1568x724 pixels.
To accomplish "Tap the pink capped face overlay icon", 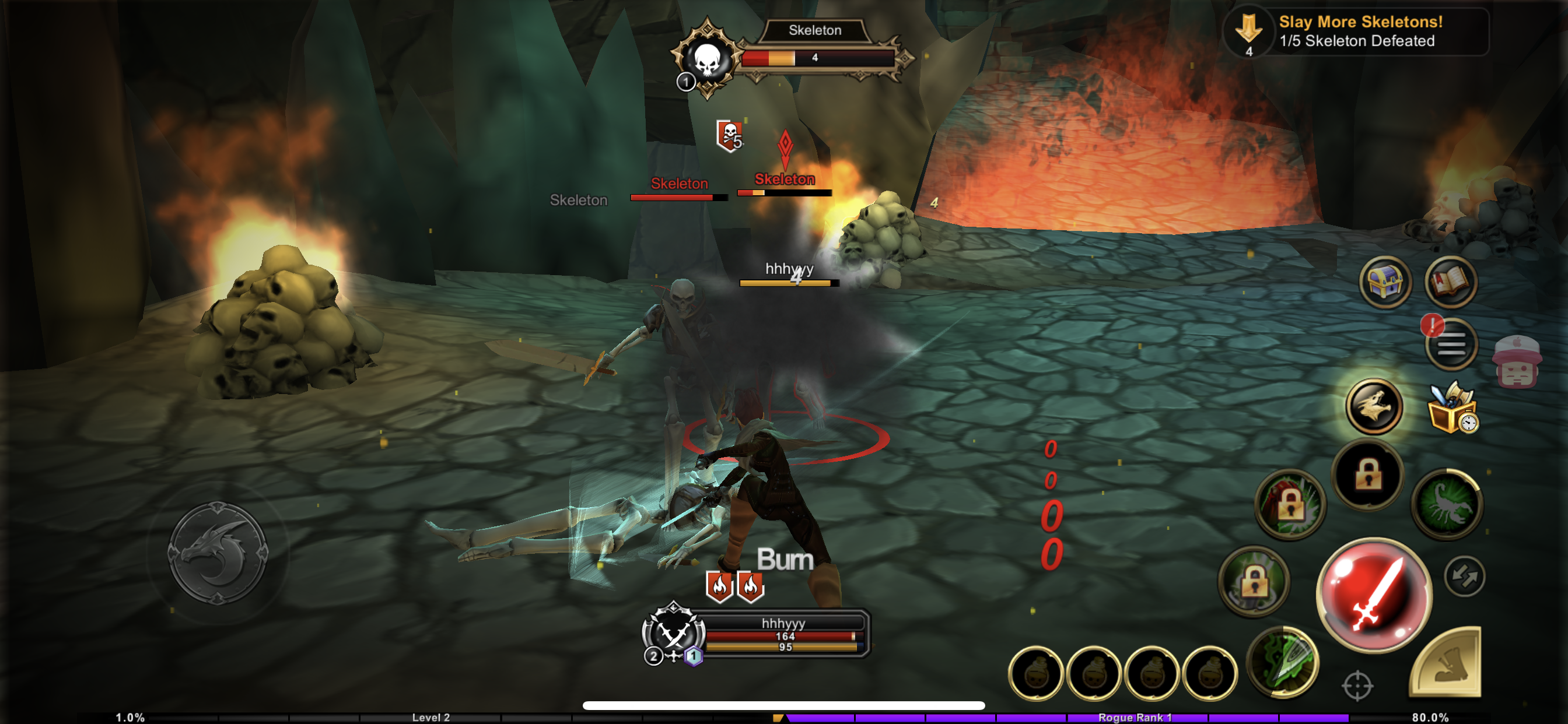I will click(1516, 363).
